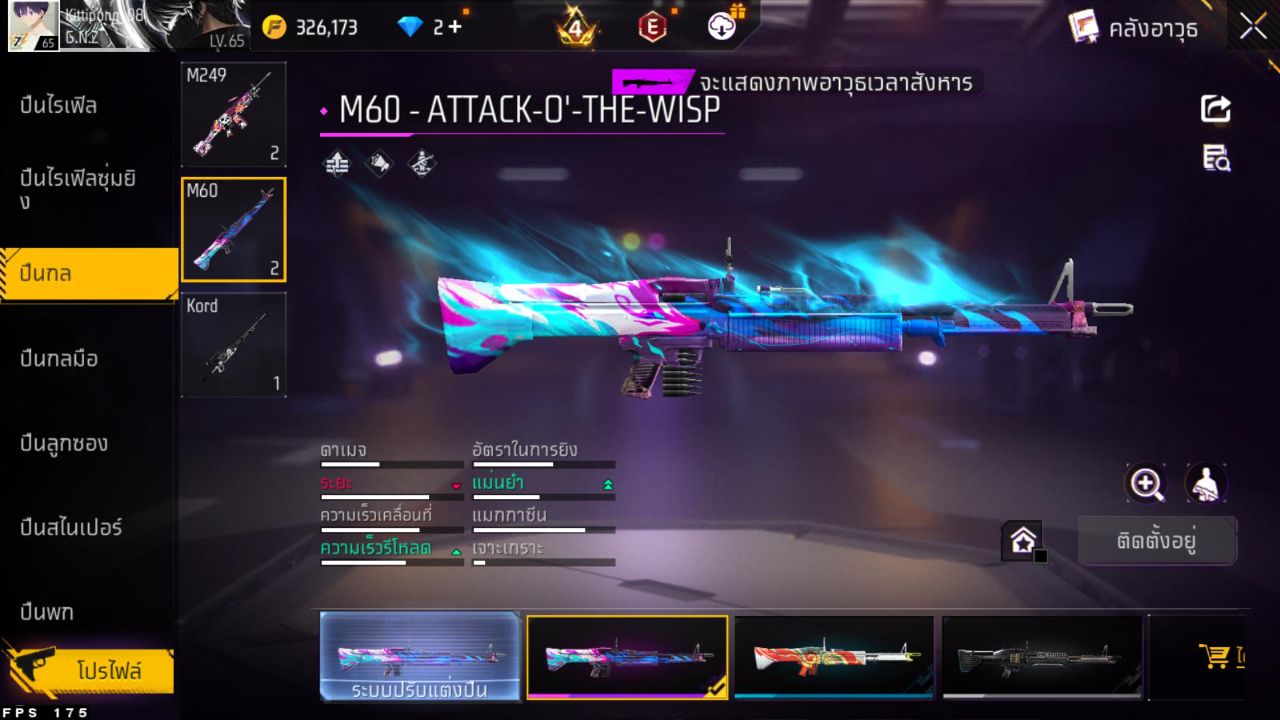Screen dimensions: 1280x720
Task: Open the shopping cart at bottom right
Action: pos(1215,655)
